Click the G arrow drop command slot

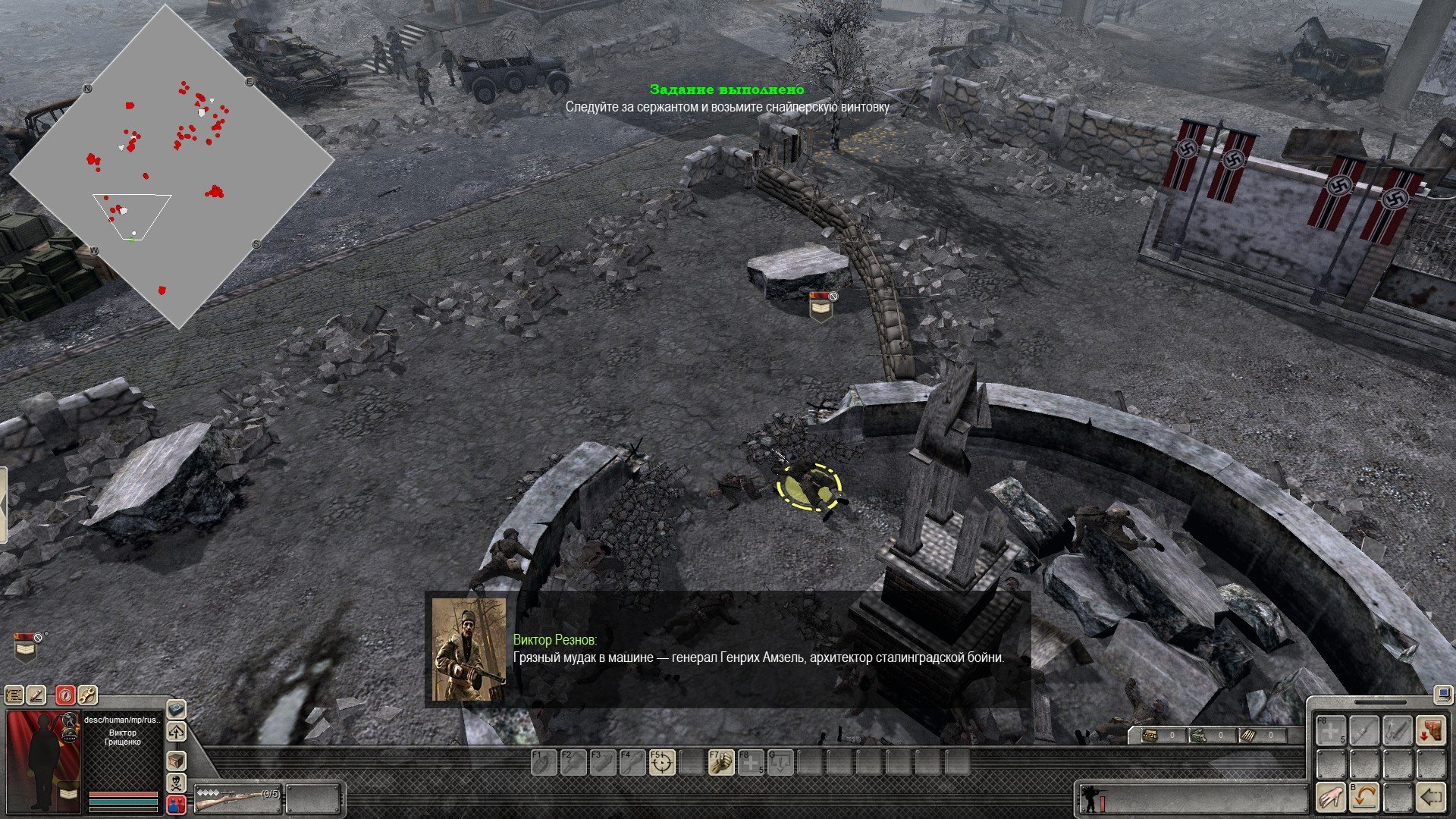pos(780,762)
